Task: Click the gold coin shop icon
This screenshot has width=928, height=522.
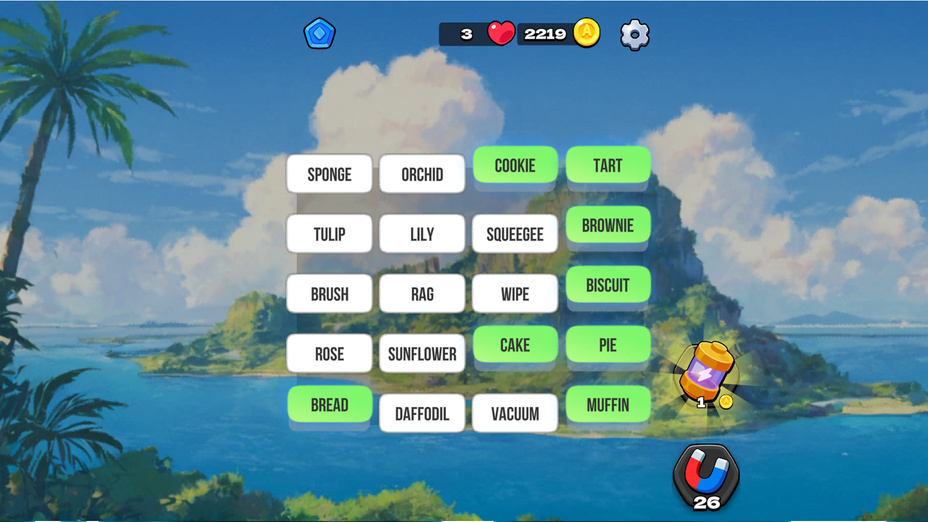Action: tap(587, 33)
